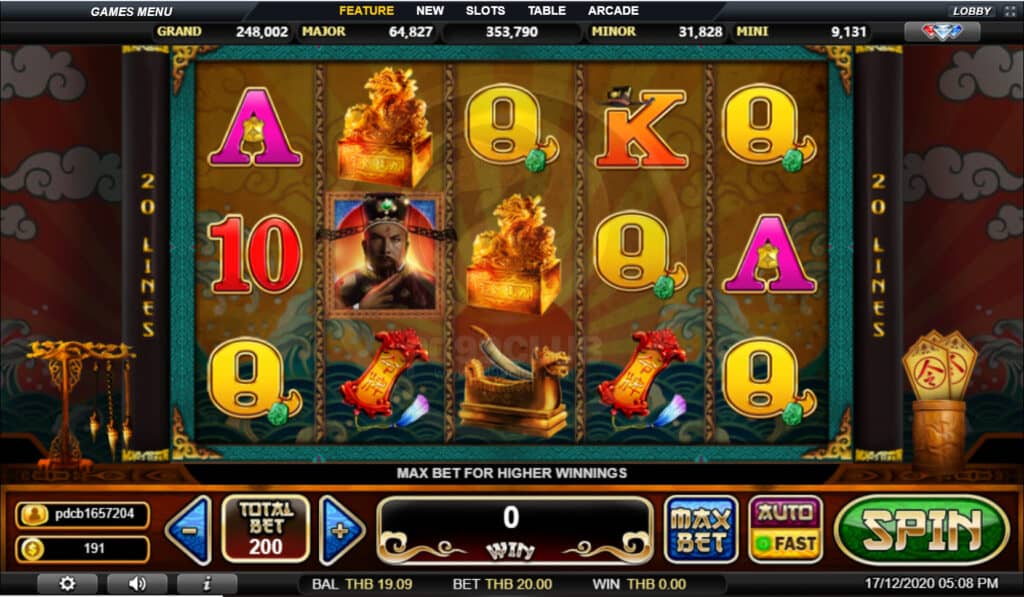Switch to the Feature tab
Image resolution: width=1024 pixels, height=597 pixels.
366,11
